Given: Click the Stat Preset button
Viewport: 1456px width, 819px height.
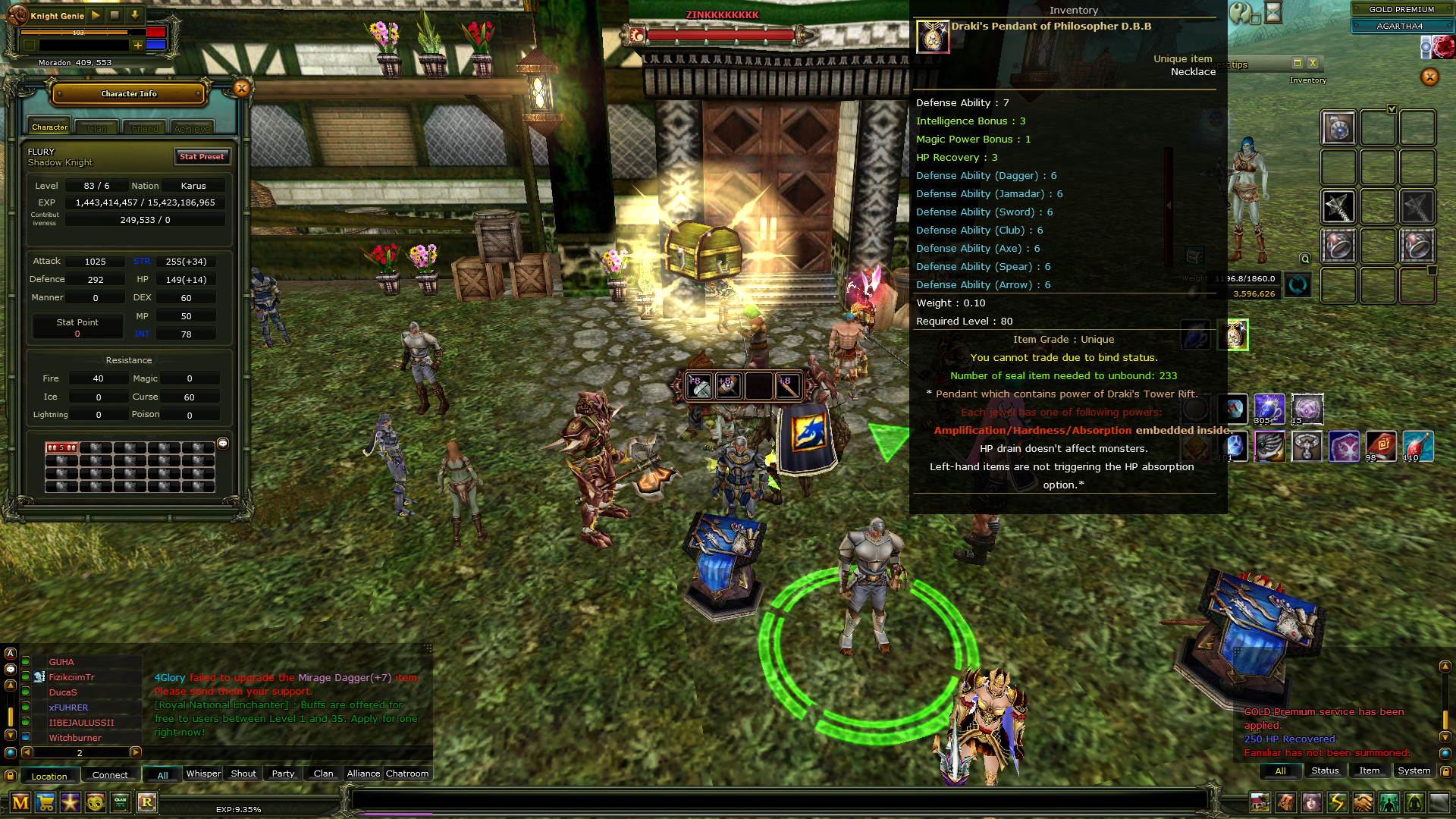Looking at the screenshot, I should click(x=202, y=157).
